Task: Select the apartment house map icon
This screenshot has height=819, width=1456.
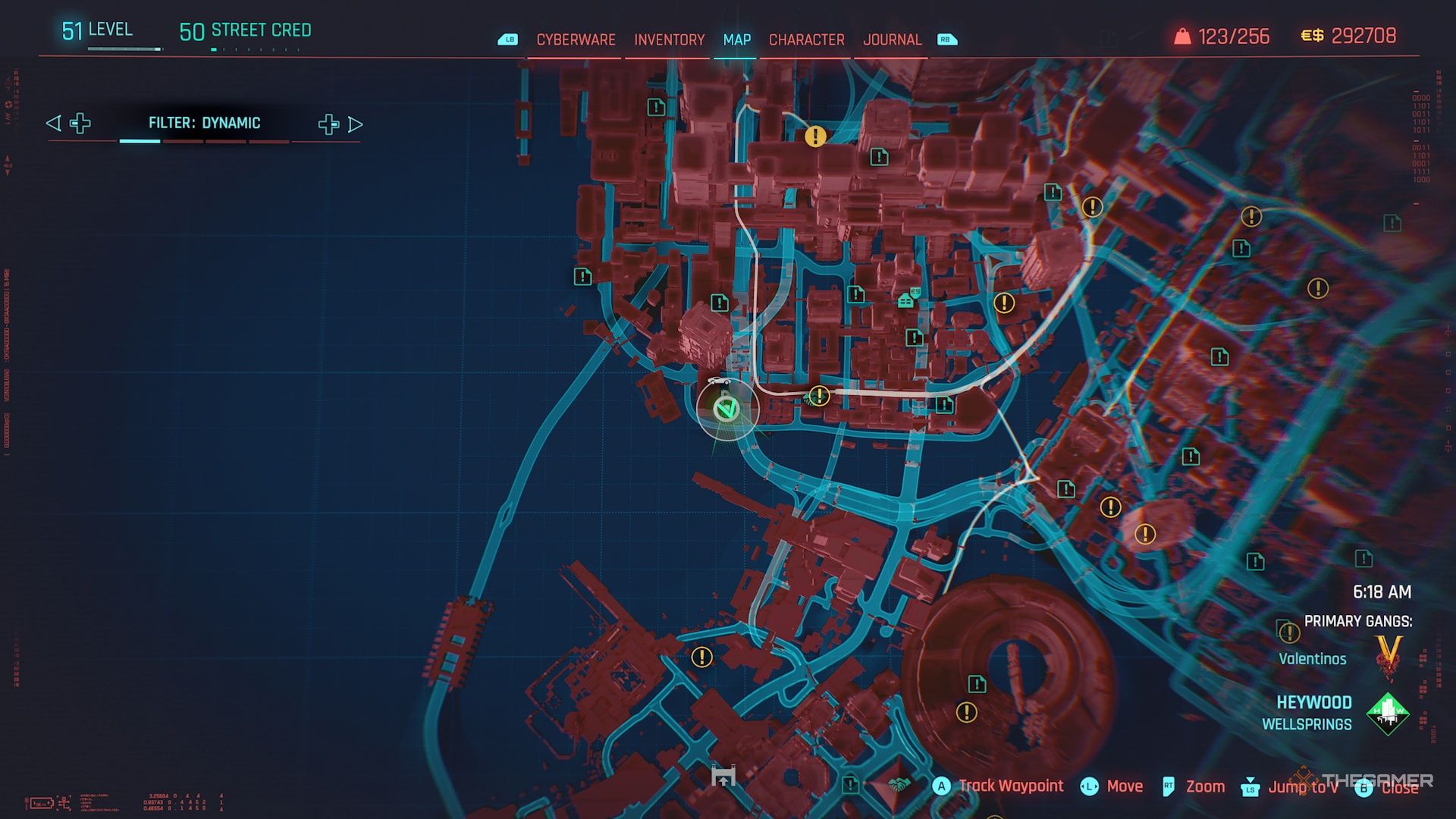Action: tap(905, 300)
